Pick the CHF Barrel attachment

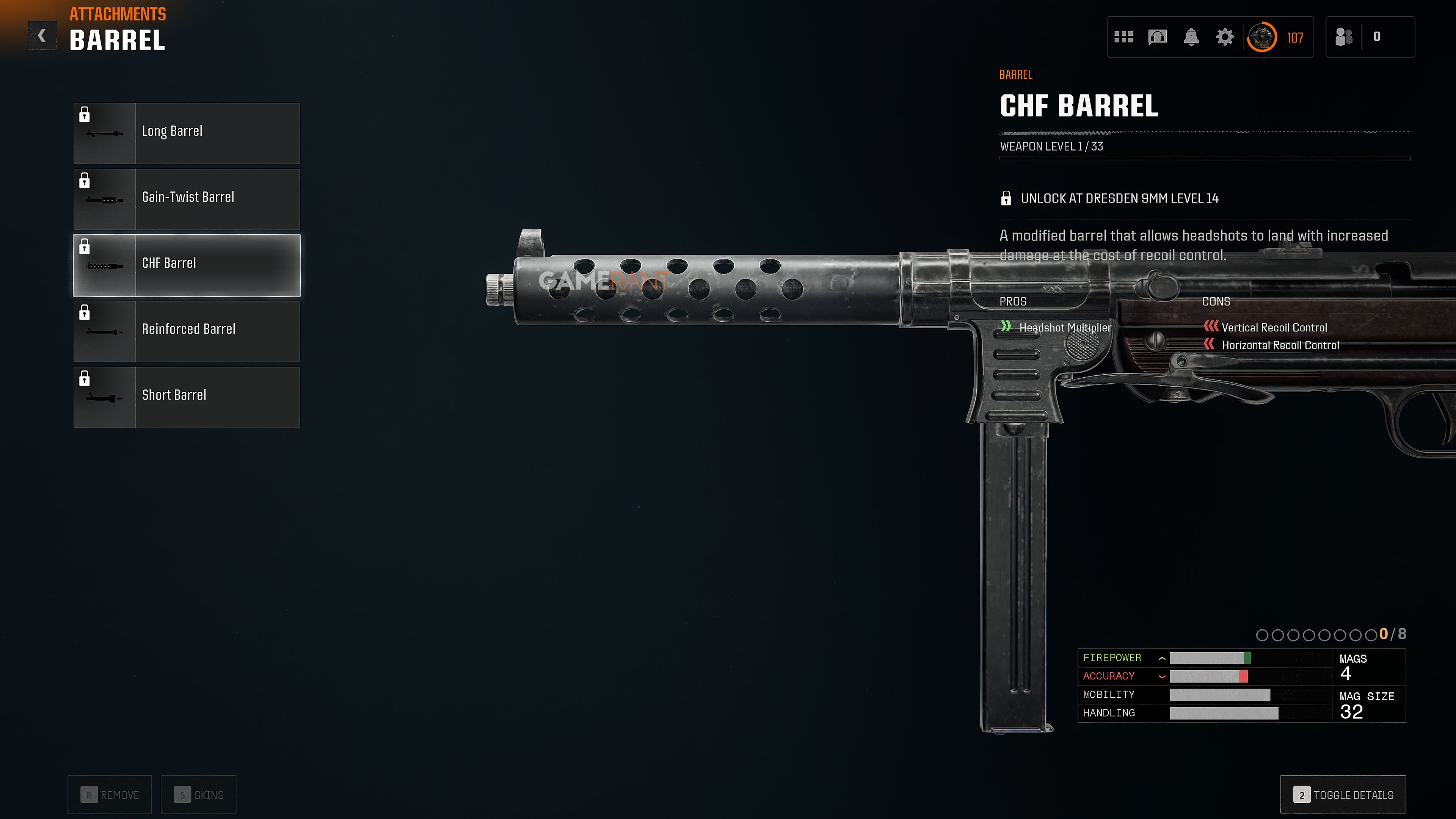coord(187,265)
